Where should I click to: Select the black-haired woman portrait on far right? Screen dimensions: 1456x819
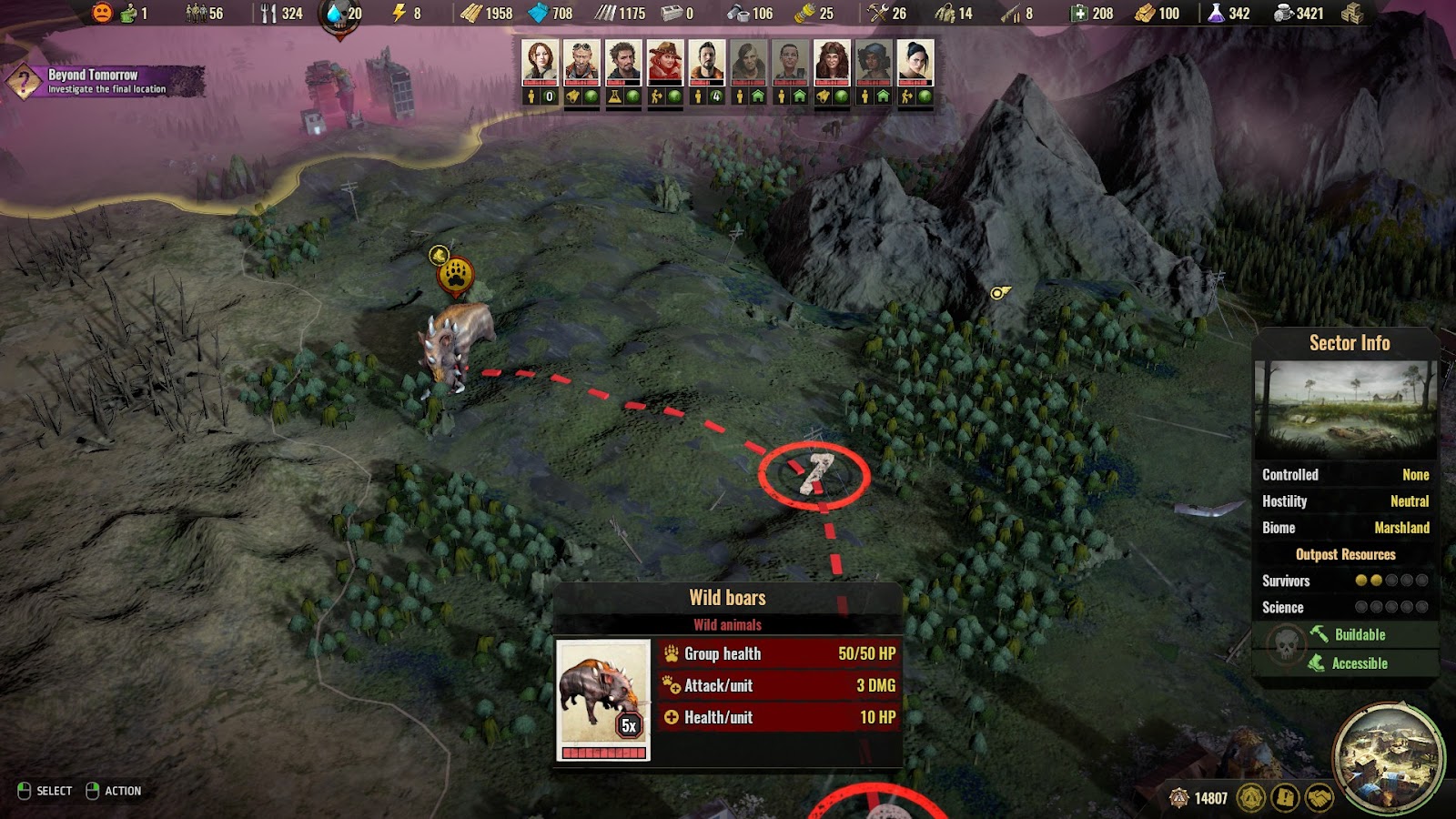915,63
